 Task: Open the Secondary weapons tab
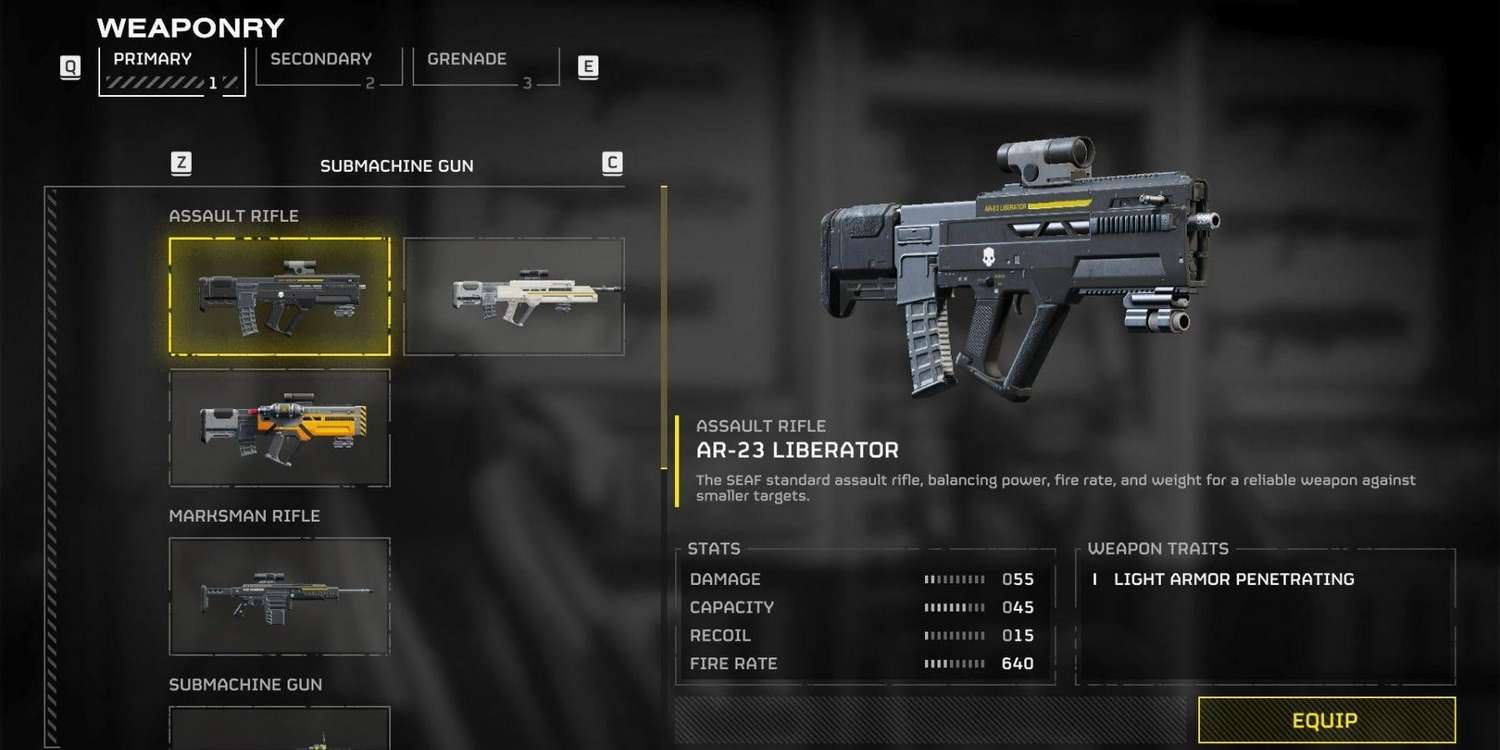328,68
